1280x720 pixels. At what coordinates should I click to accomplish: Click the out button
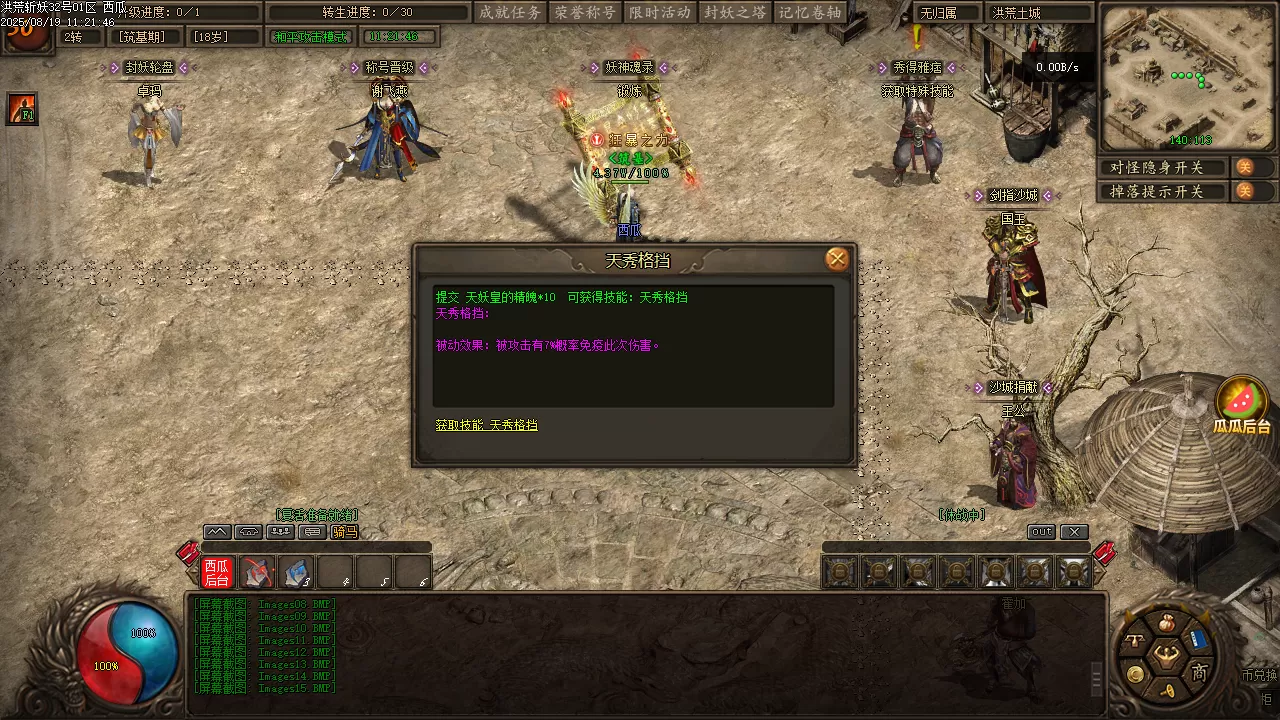coord(1041,532)
